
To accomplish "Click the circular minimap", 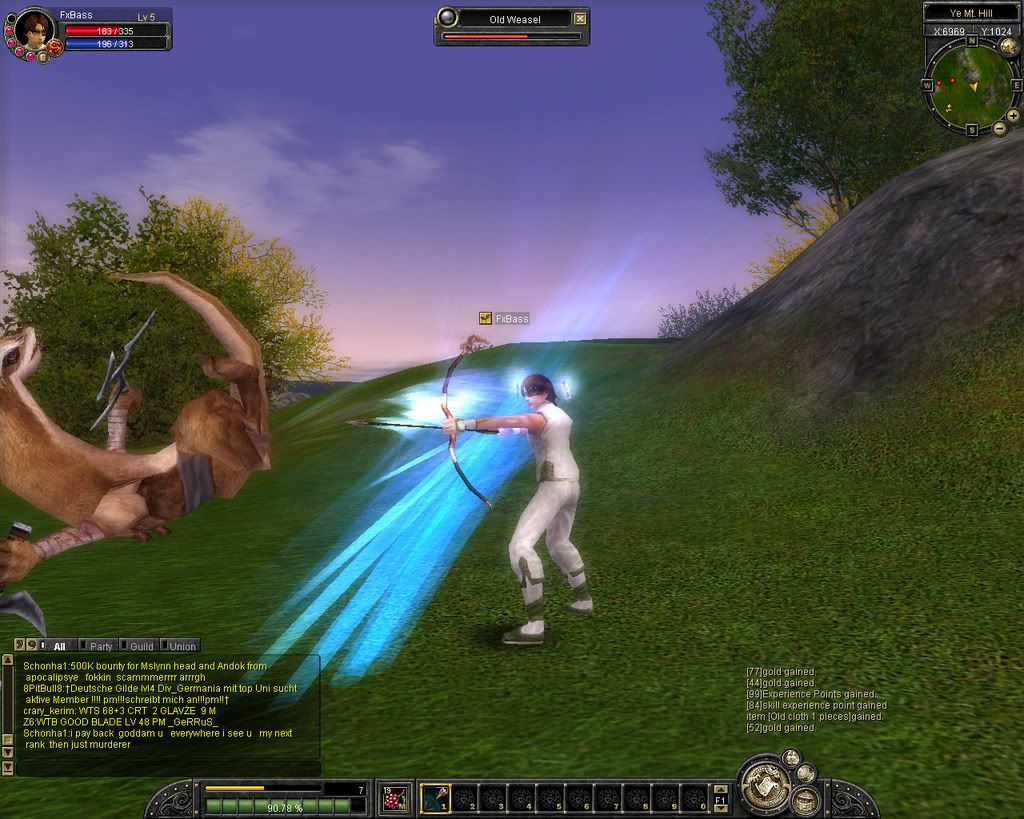I will coord(970,85).
